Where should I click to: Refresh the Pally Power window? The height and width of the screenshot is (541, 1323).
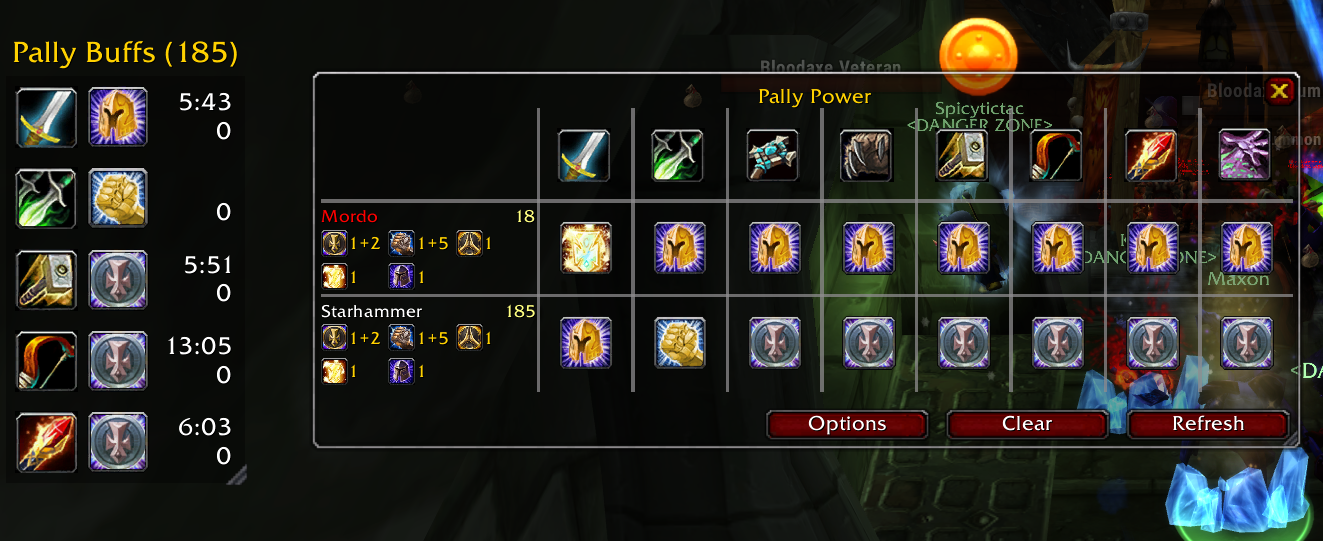click(1208, 424)
